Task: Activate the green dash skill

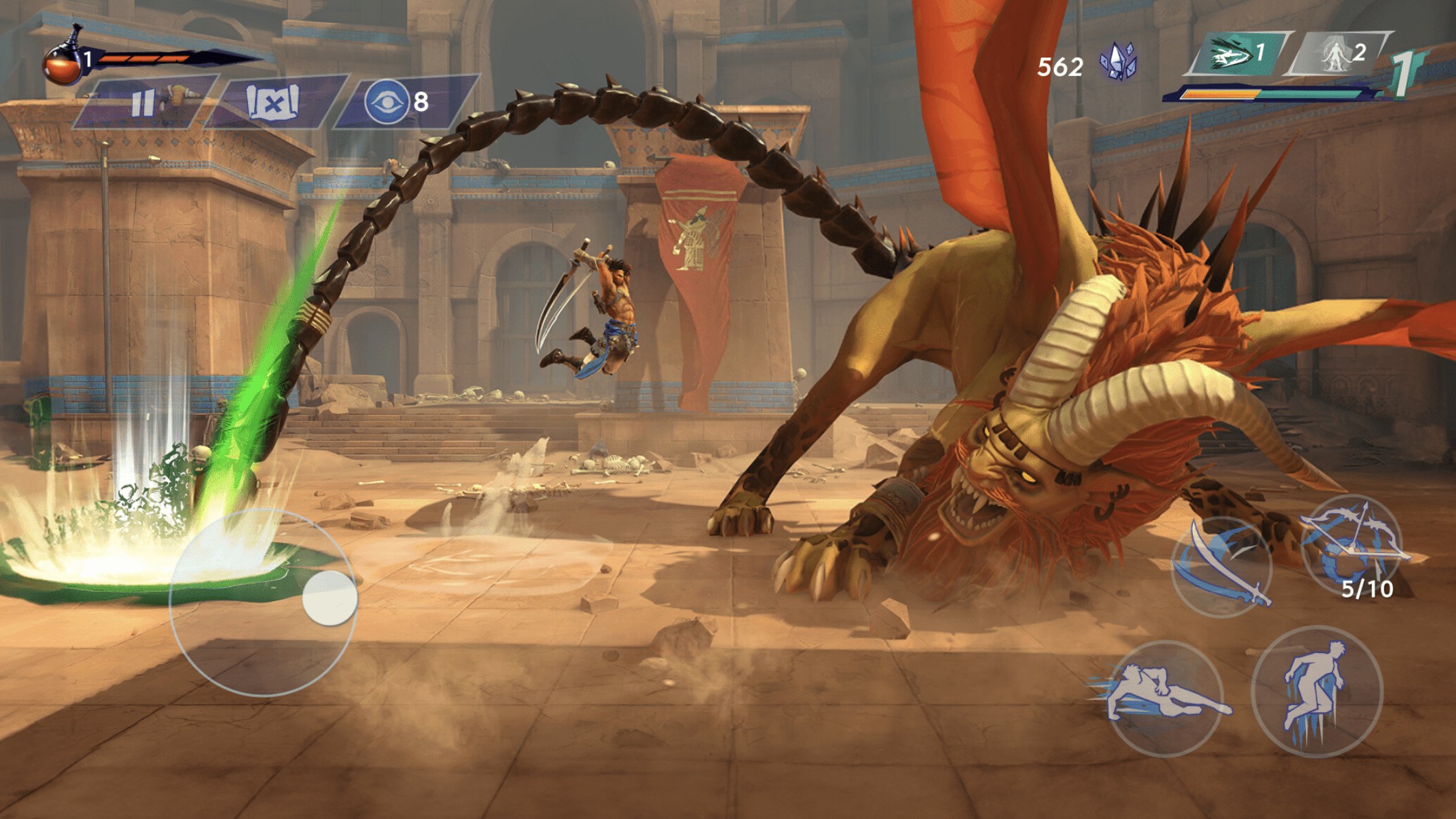Action: coord(1230,53)
